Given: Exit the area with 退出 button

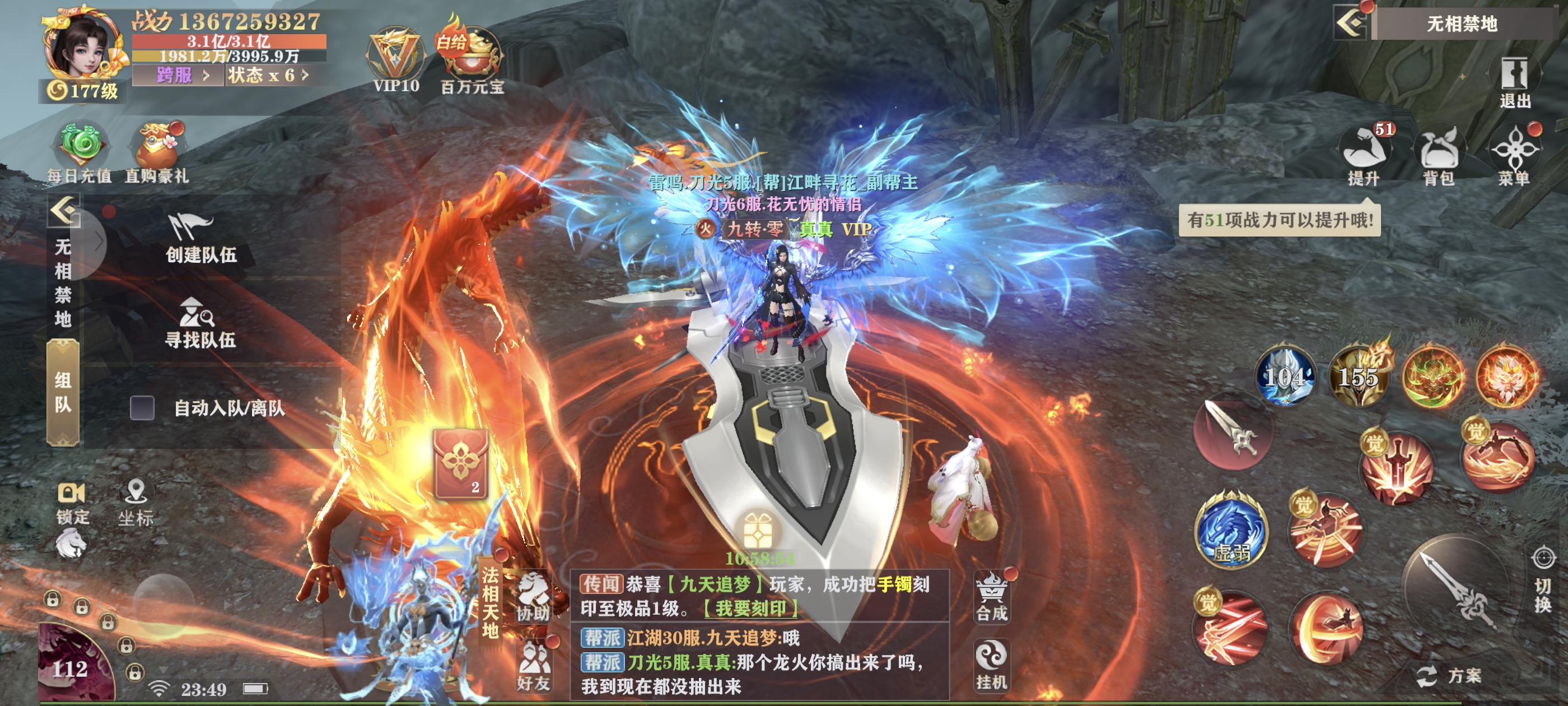Looking at the screenshot, I should 1514,82.
